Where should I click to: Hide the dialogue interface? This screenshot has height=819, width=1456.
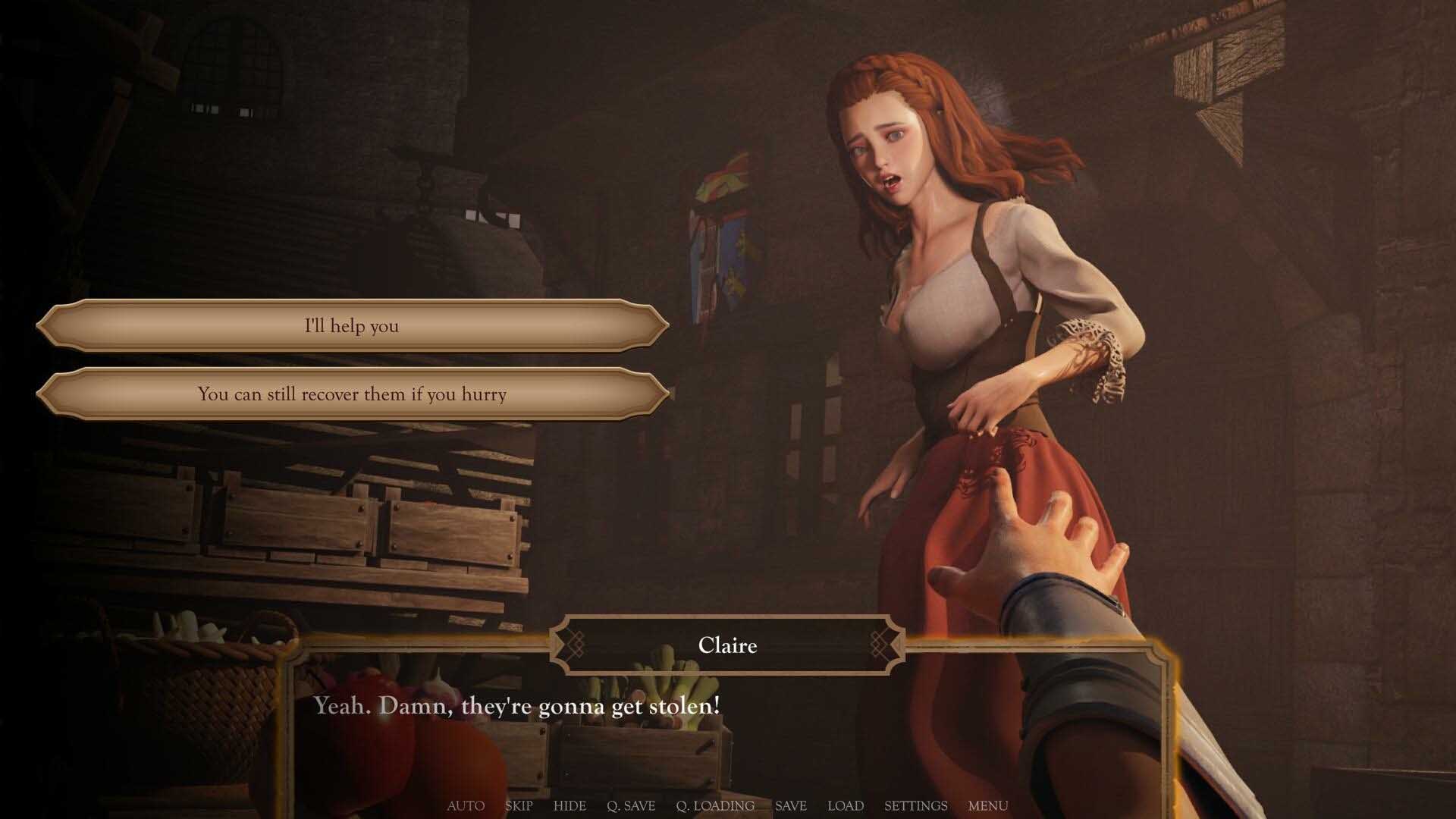click(x=570, y=806)
